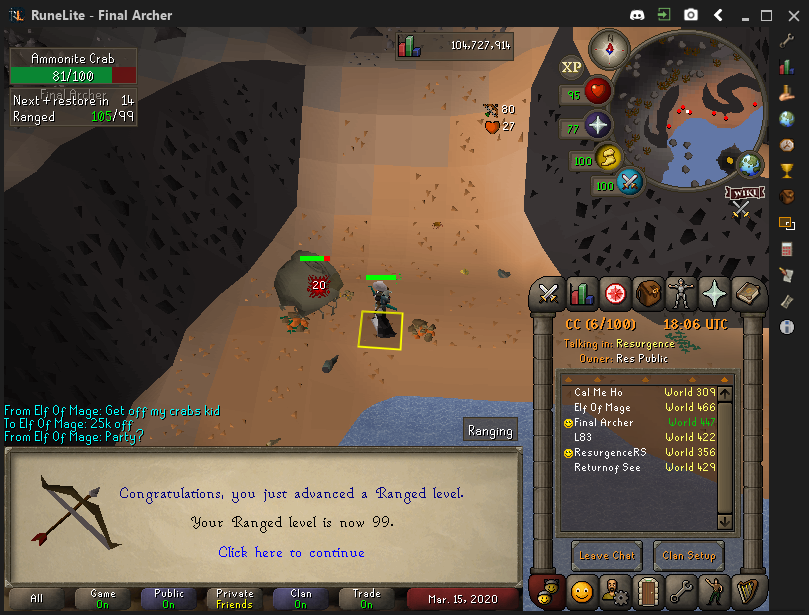809x615 pixels.
Task: Open the Magic spellbook tab
Action: [748, 293]
